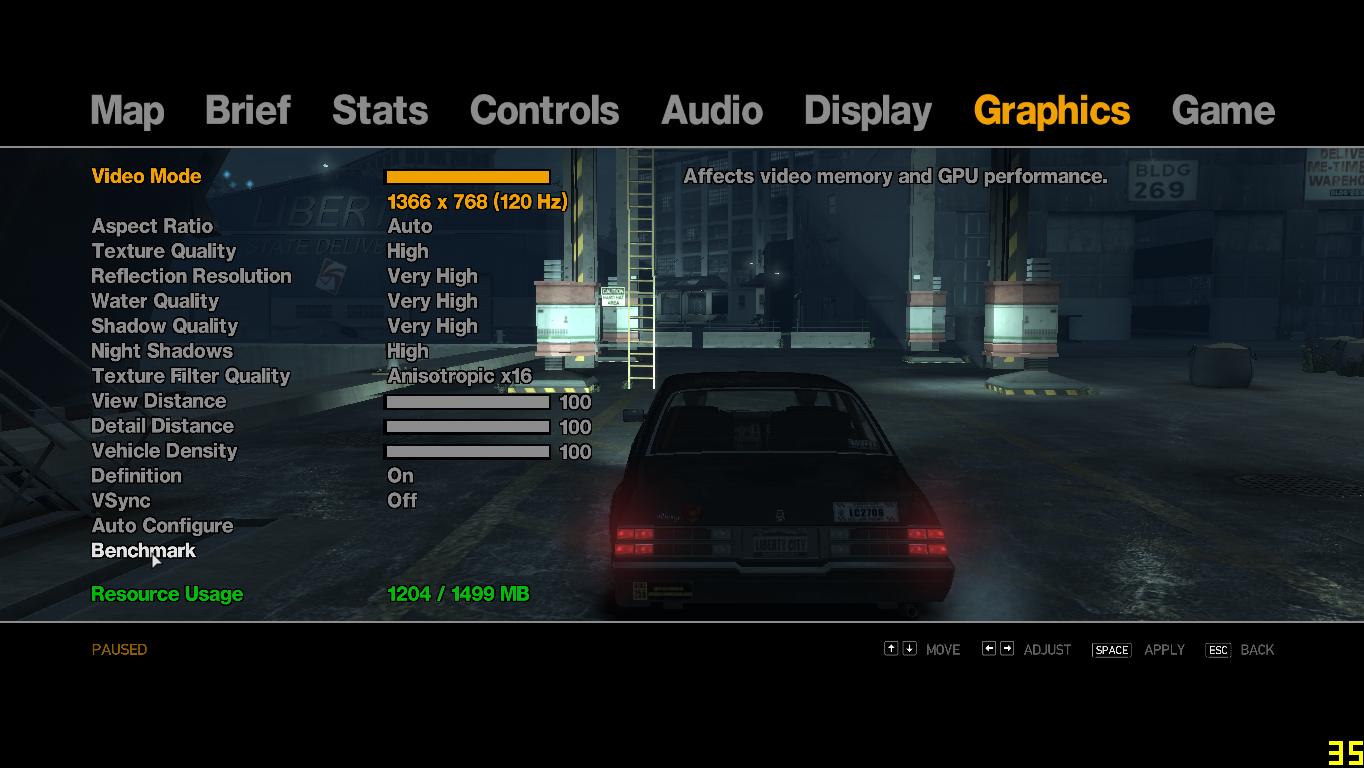Show the Stats tab
The image size is (1364, 768).
[380, 111]
